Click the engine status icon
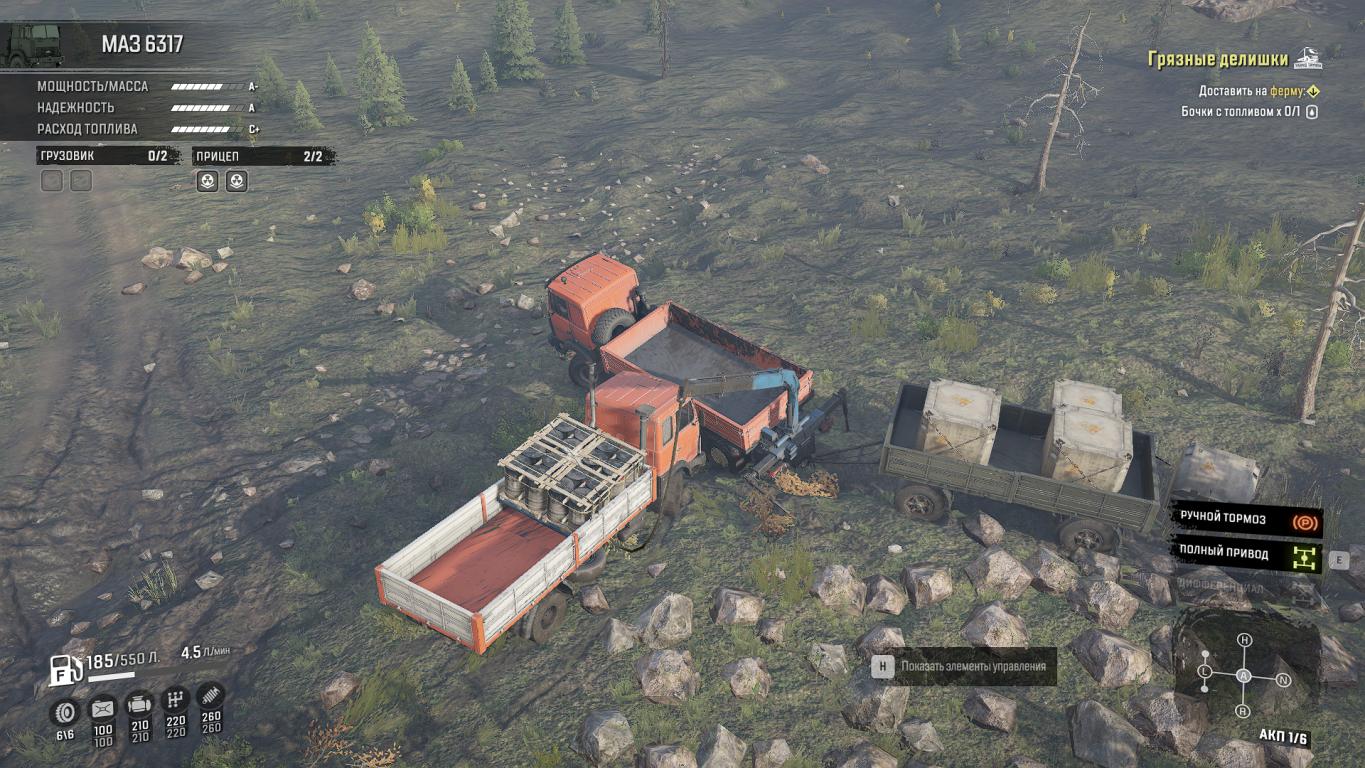 [140, 704]
